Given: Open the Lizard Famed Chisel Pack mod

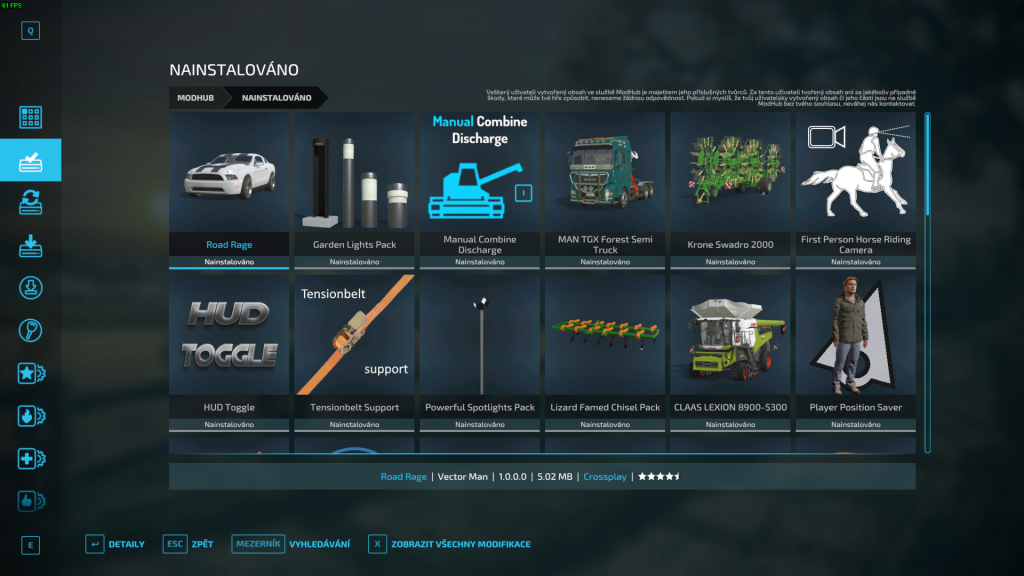Looking at the screenshot, I should click(605, 352).
